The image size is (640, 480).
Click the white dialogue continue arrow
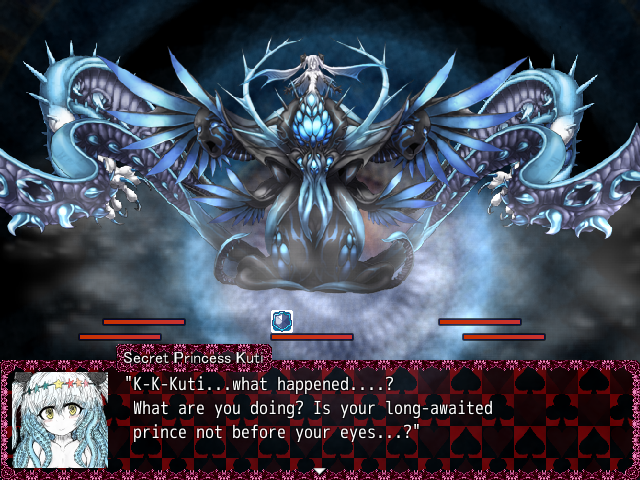pyautogui.click(x=319, y=470)
